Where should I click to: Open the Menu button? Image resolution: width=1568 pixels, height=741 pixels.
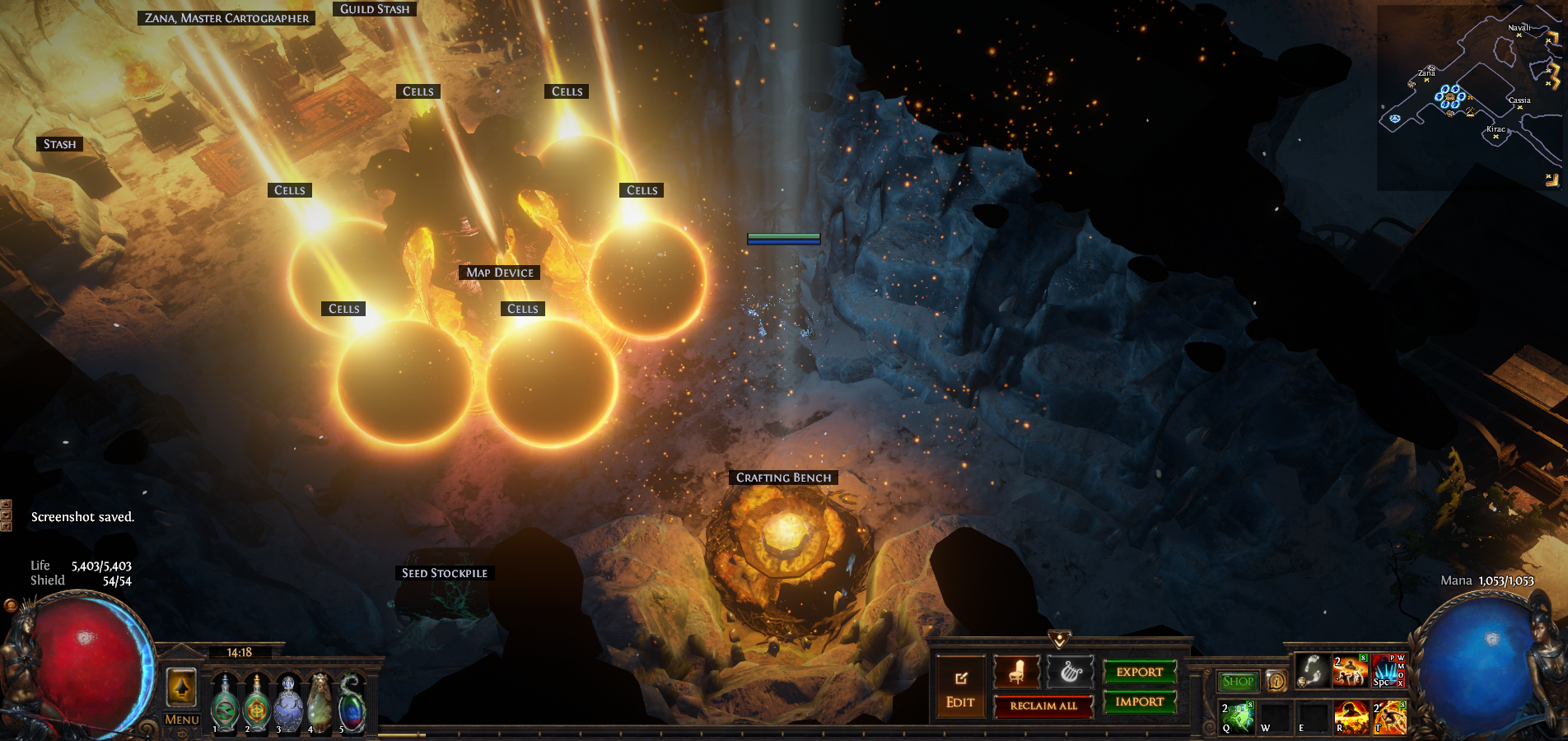click(182, 720)
